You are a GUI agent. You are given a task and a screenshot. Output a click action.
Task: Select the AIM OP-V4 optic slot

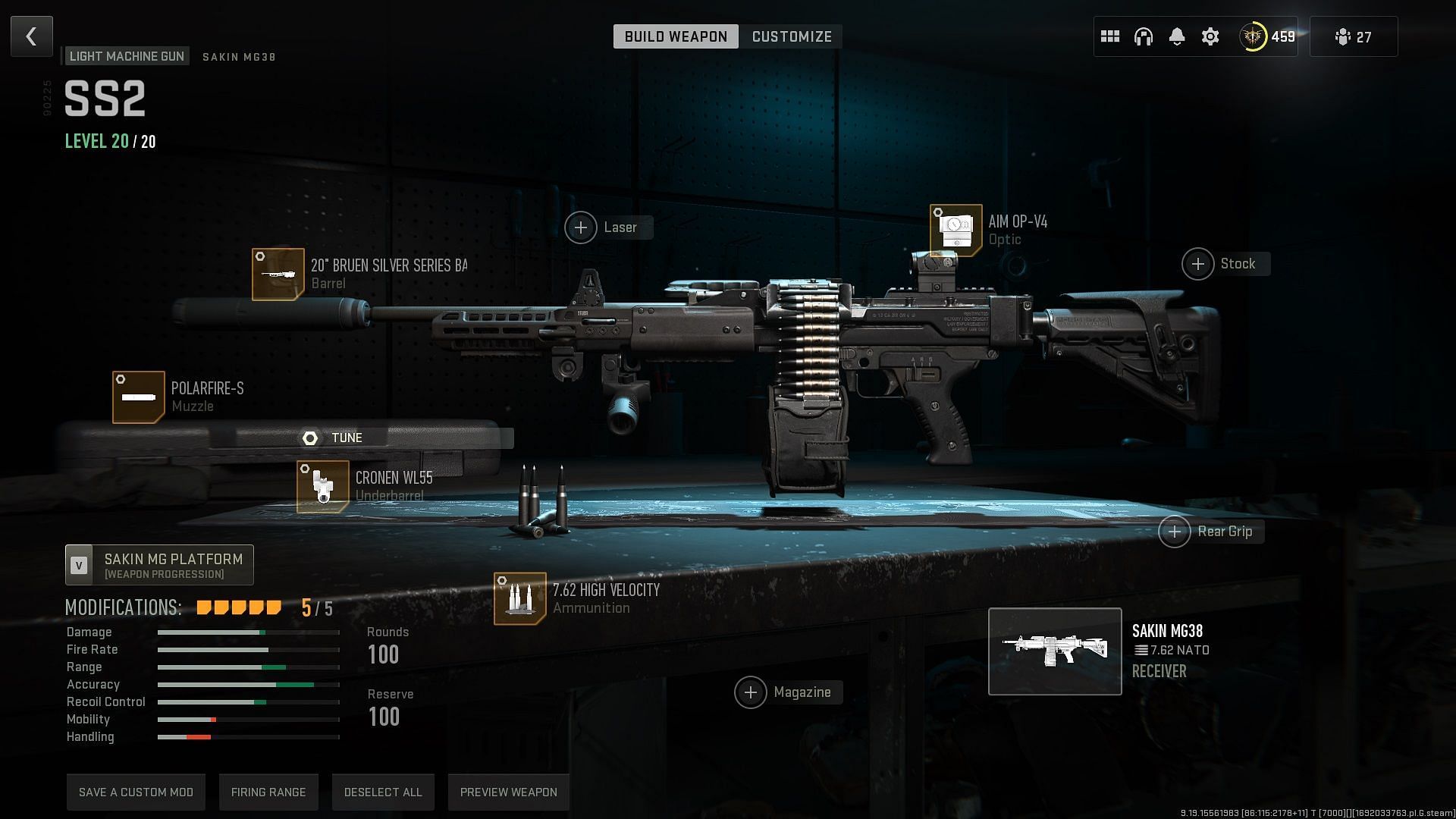tap(955, 230)
